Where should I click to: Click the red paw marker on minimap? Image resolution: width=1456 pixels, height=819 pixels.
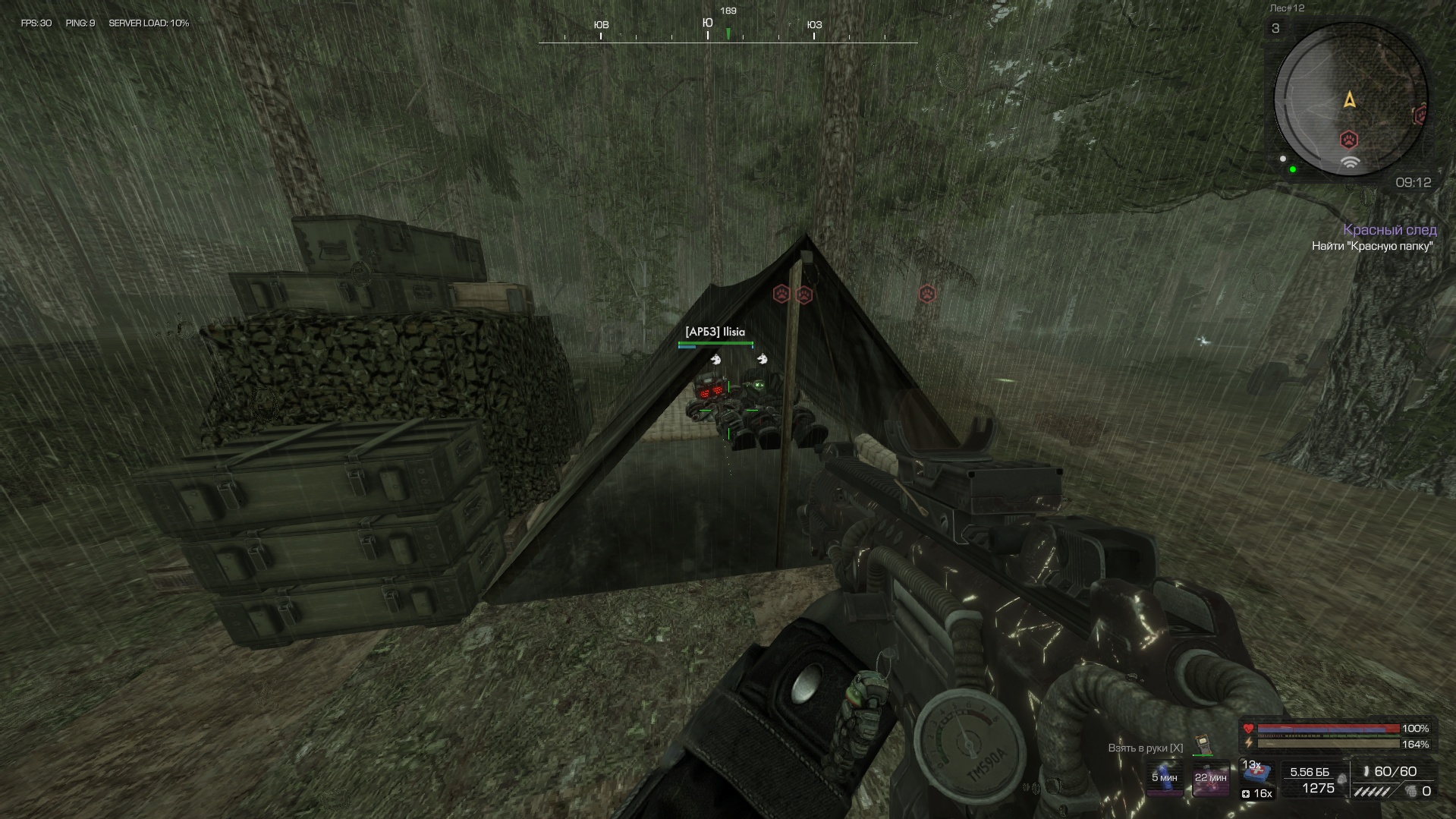click(1348, 140)
